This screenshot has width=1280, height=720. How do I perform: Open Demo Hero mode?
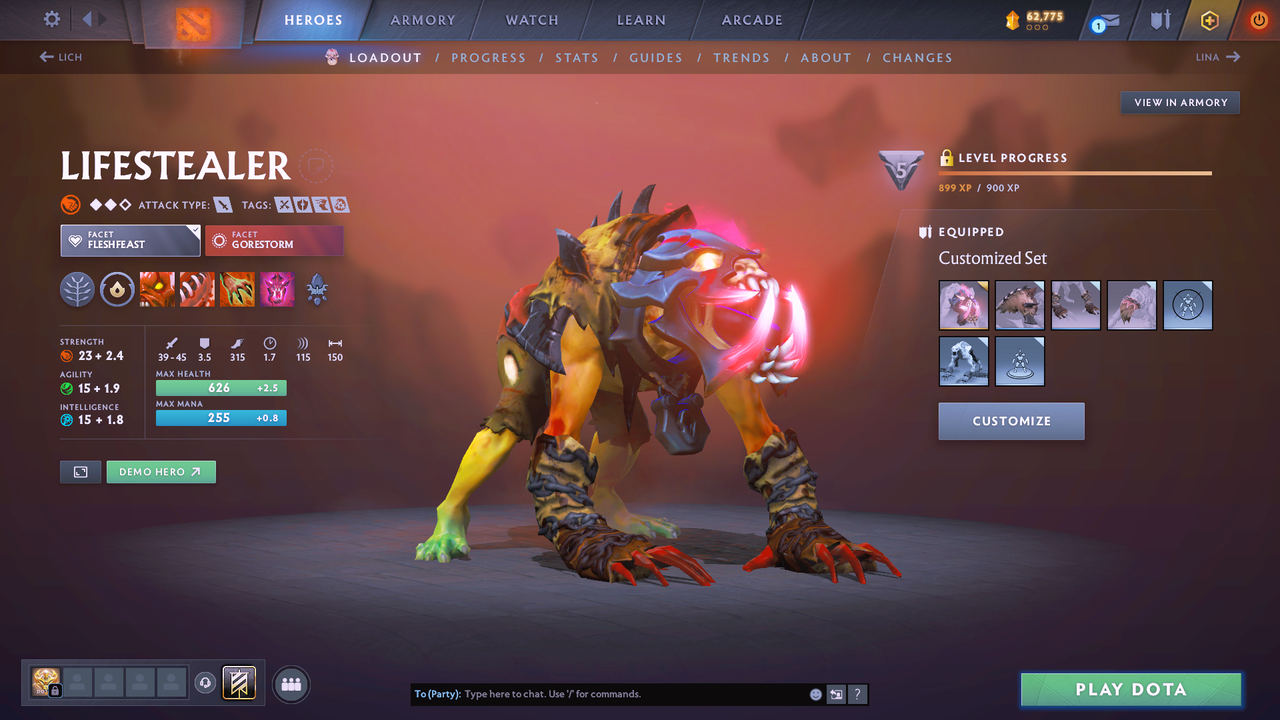[161, 471]
